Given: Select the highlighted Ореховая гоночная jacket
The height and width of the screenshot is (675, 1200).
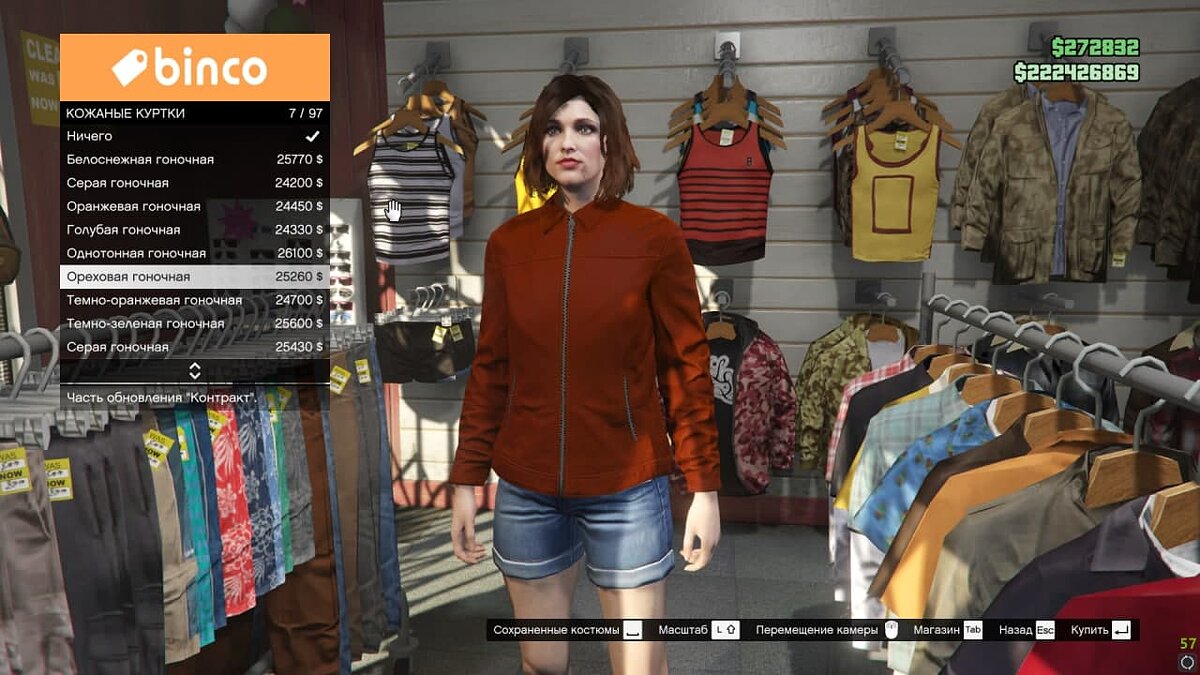Looking at the screenshot, I should pyautogui.click(x=195, y=277).
